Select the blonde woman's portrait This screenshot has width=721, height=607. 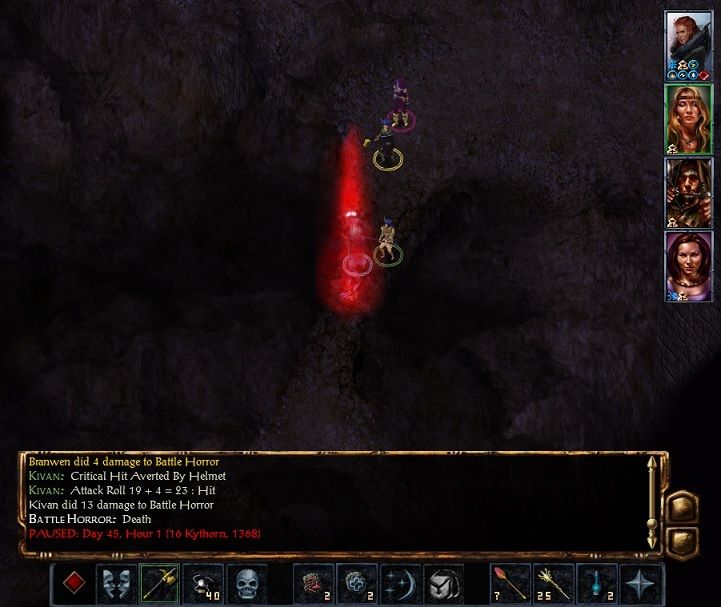688,118
